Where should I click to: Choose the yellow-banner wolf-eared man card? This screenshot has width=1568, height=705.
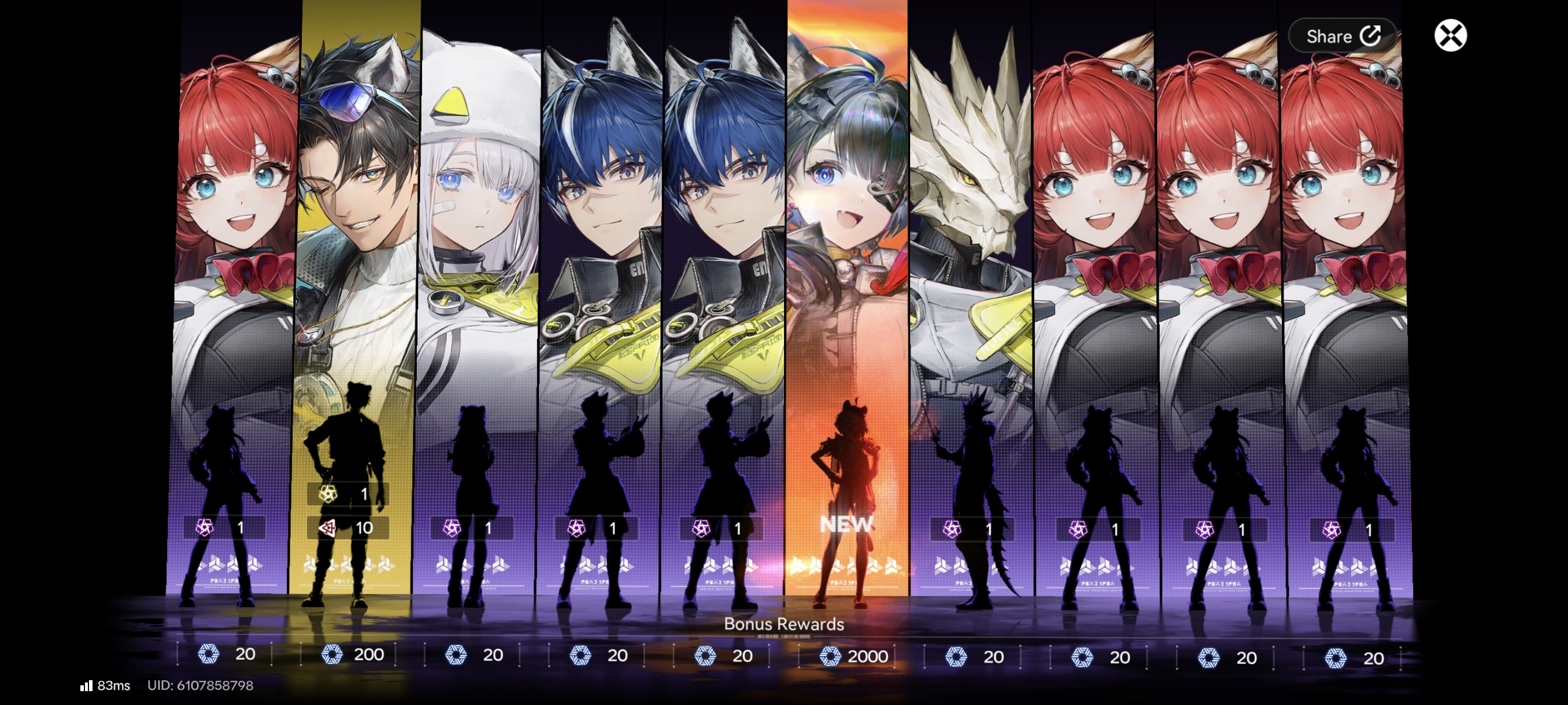point(358,292)
